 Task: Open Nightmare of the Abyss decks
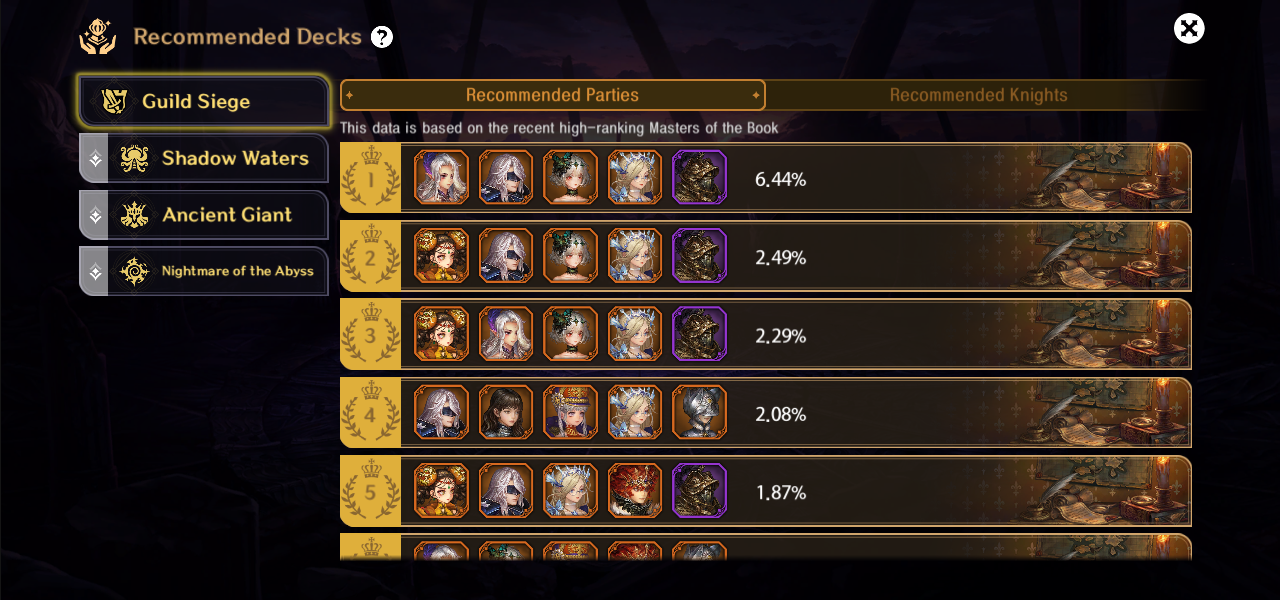(204, 271)
